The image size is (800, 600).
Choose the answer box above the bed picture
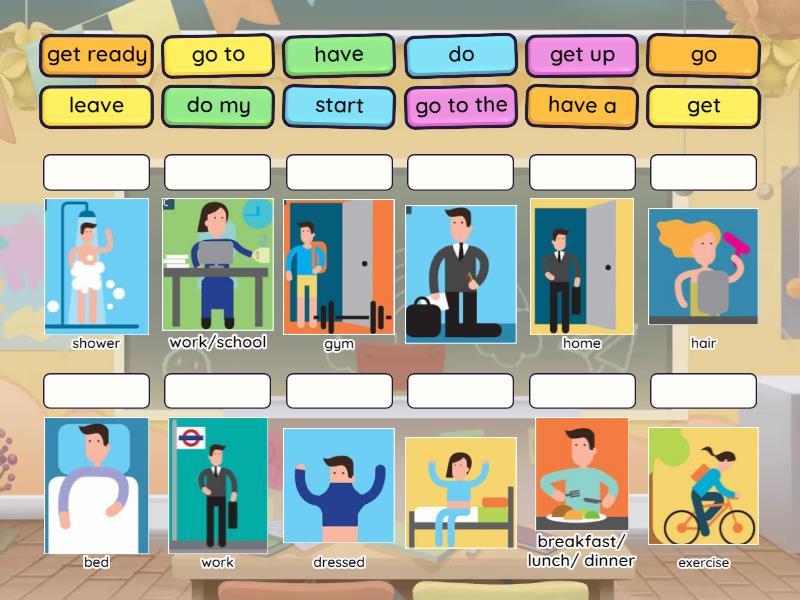(x=97, y=391)
